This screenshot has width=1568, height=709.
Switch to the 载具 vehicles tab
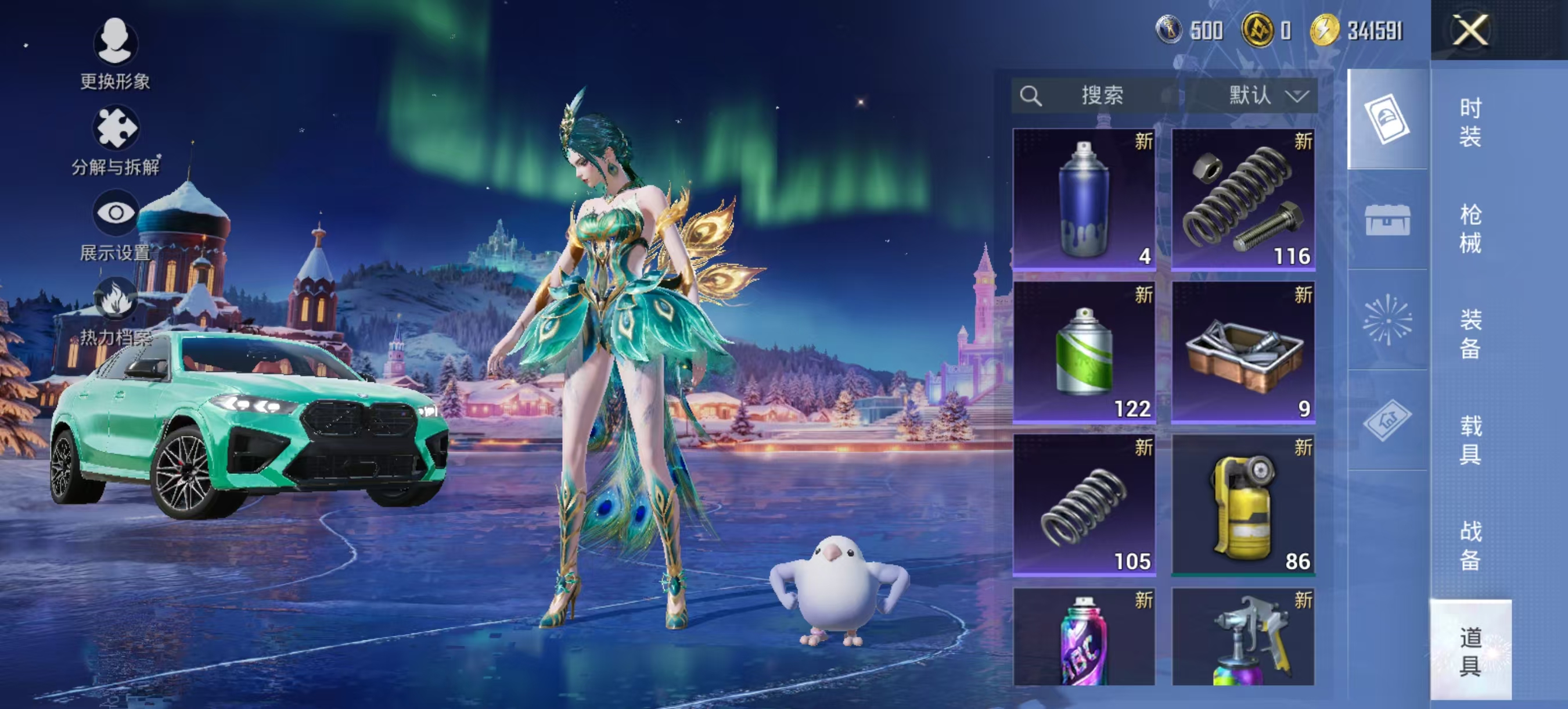pos(1470,439)
